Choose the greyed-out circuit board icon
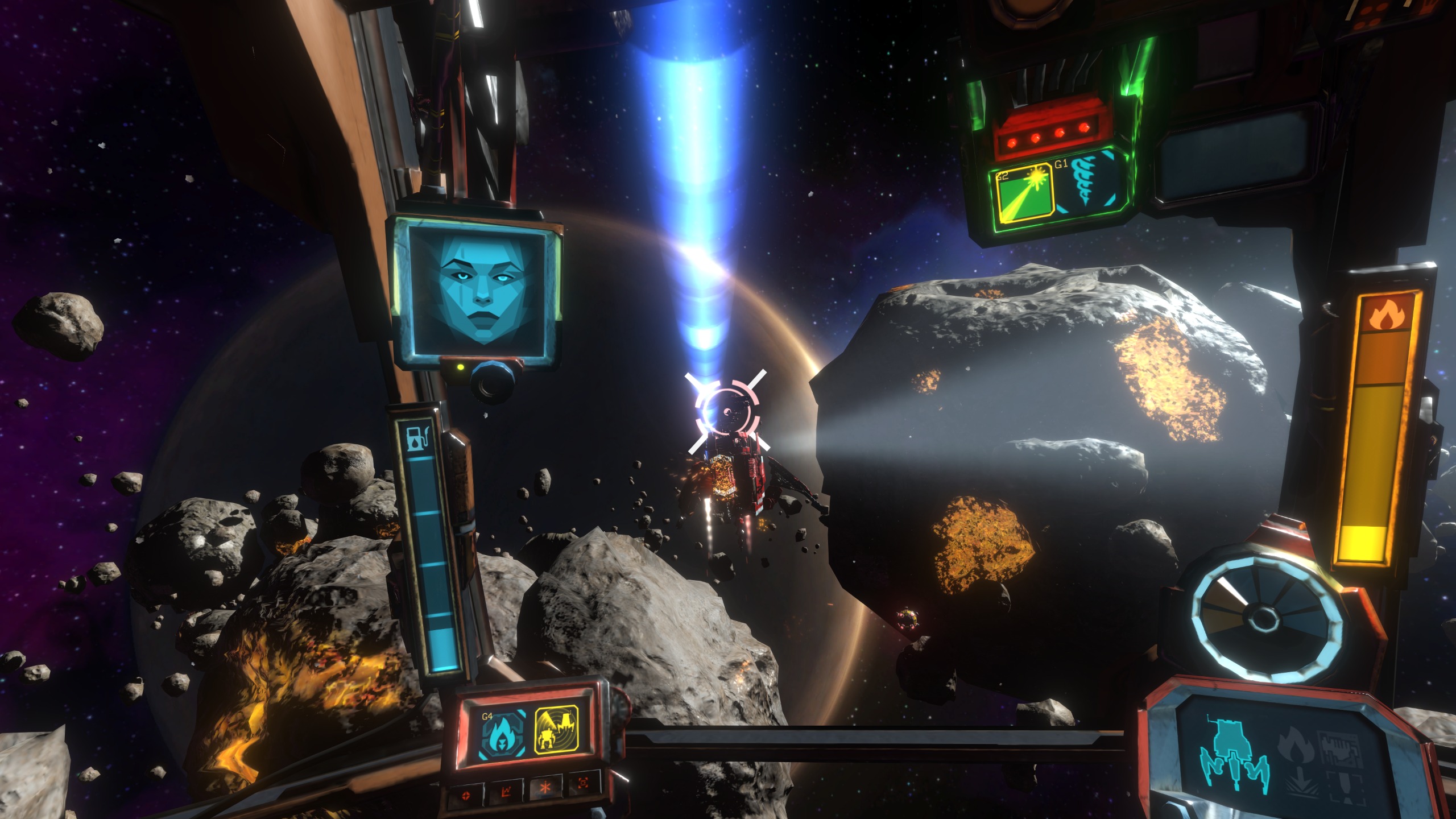Image resolution: width=1456 pixels, height=819 pixels. (1341, 748)
